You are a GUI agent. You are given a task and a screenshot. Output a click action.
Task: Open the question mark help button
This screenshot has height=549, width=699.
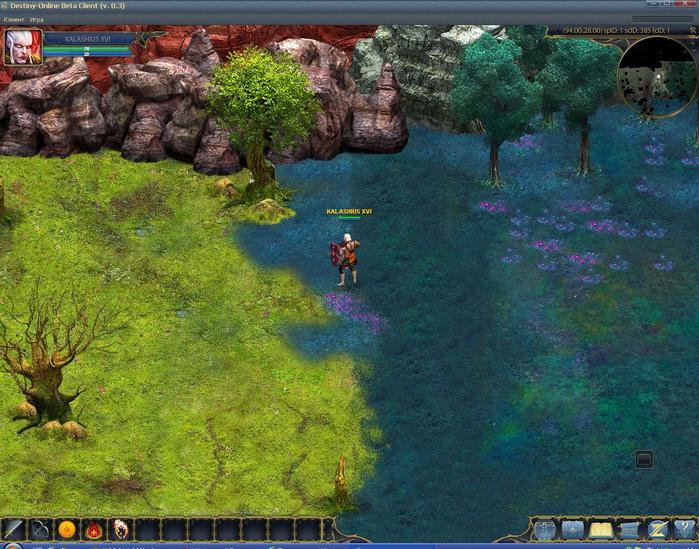tap(684, 529)
